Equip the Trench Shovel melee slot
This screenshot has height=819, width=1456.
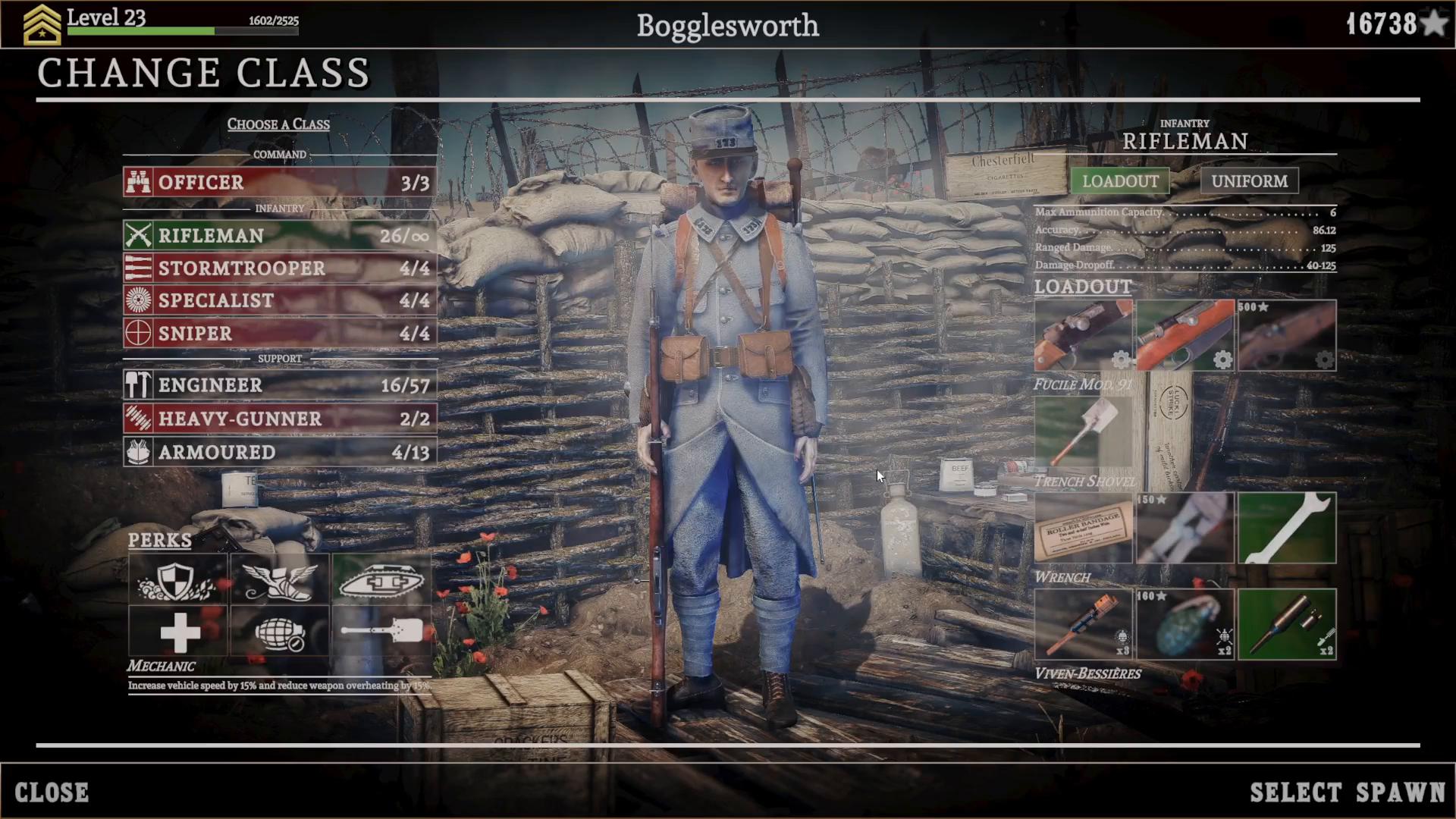[1083, 432]
